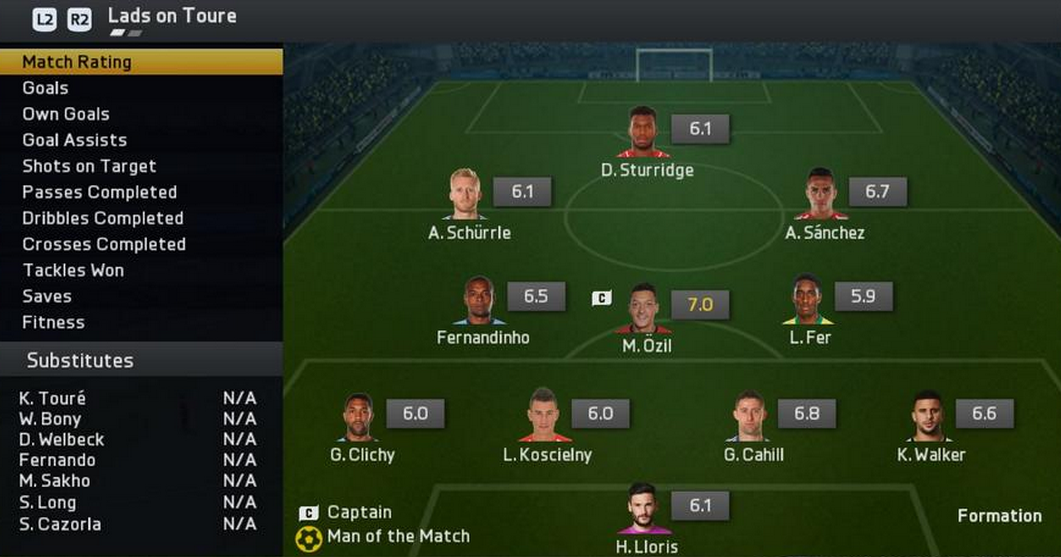Select defender G. Cahill on the pitch

(750, 416)
